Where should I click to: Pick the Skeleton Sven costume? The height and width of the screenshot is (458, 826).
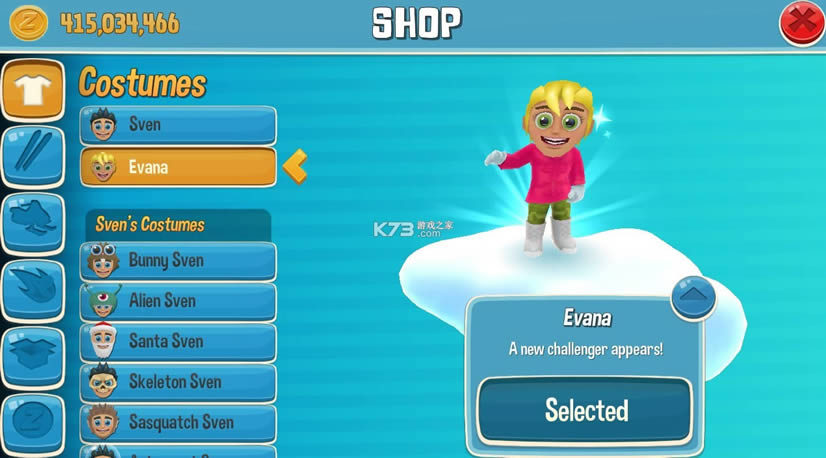click(178, 382)
